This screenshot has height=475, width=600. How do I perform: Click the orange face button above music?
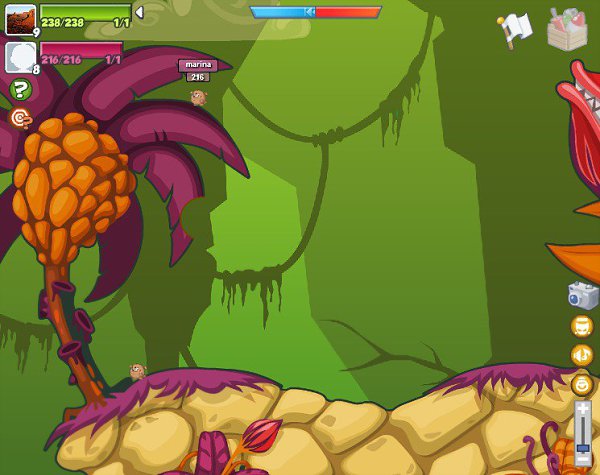[x=582, y=326]
